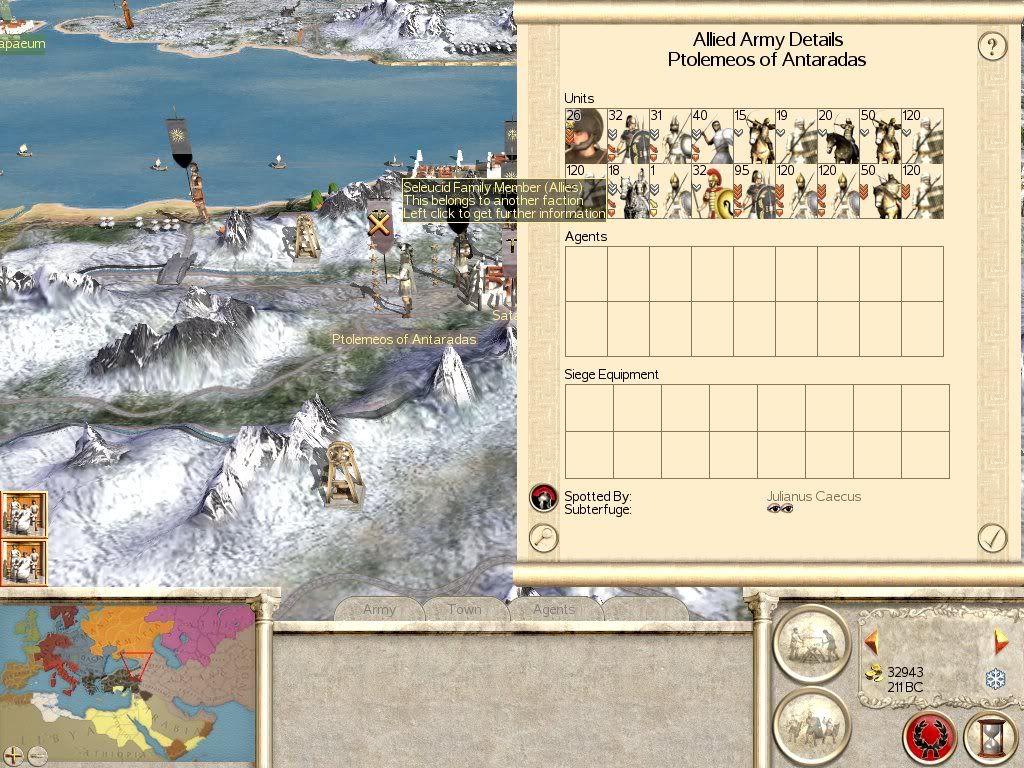The height and width of the screenshot is (768, 1024).
Task: Select the general's portrait unit card
Action: click(585, 136)
